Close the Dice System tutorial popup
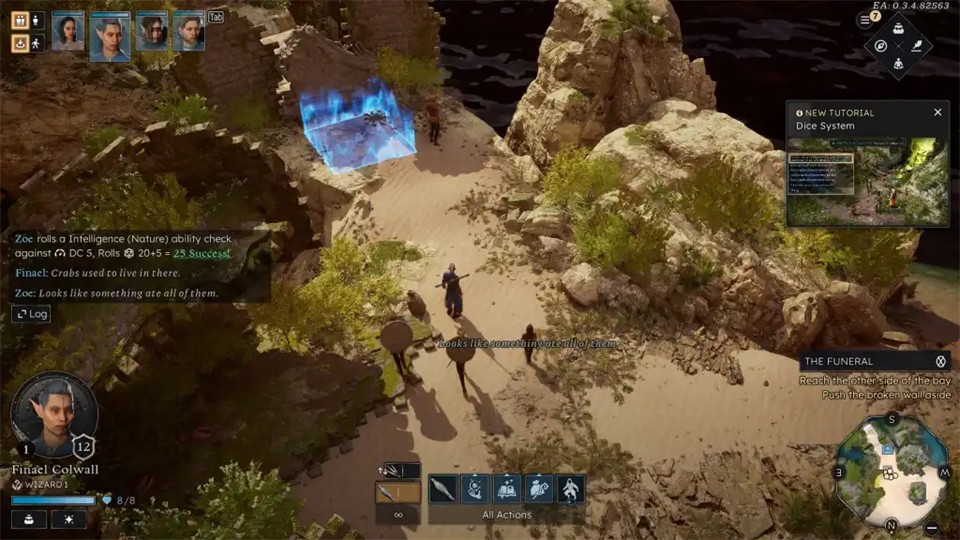Screen dimensions: 960x540 pos(938,113)
